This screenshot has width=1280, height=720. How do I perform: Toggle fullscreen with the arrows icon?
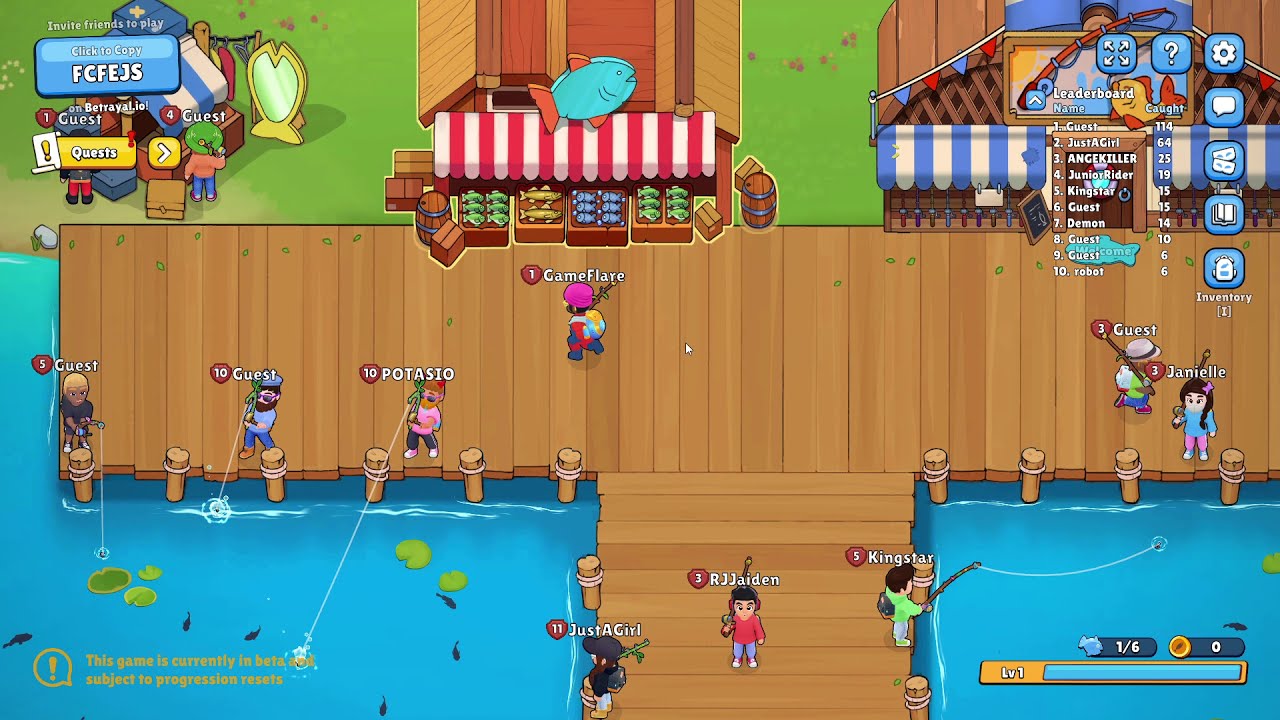coord(1115,55)
